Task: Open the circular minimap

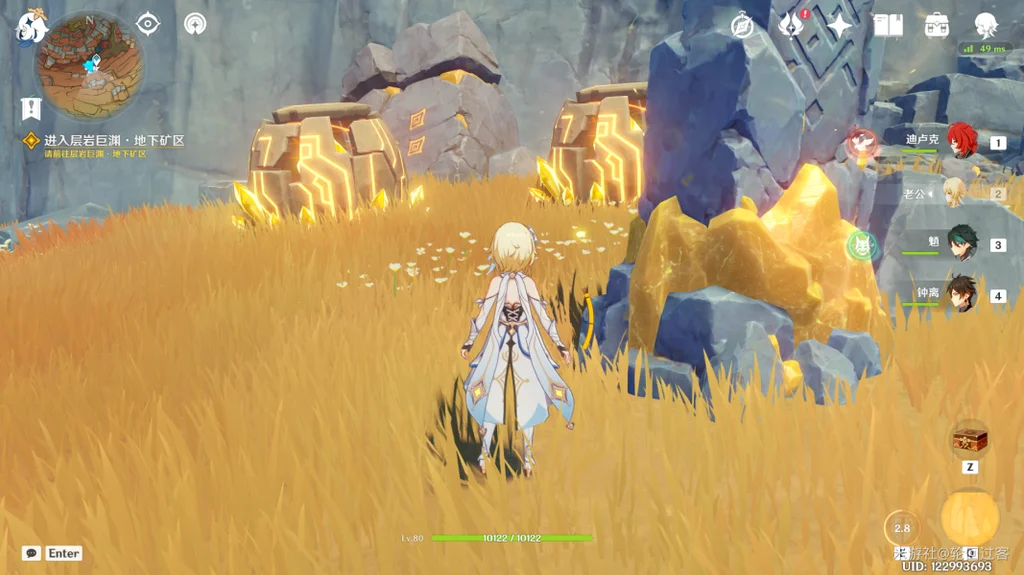Action: [x=88, y=66]
